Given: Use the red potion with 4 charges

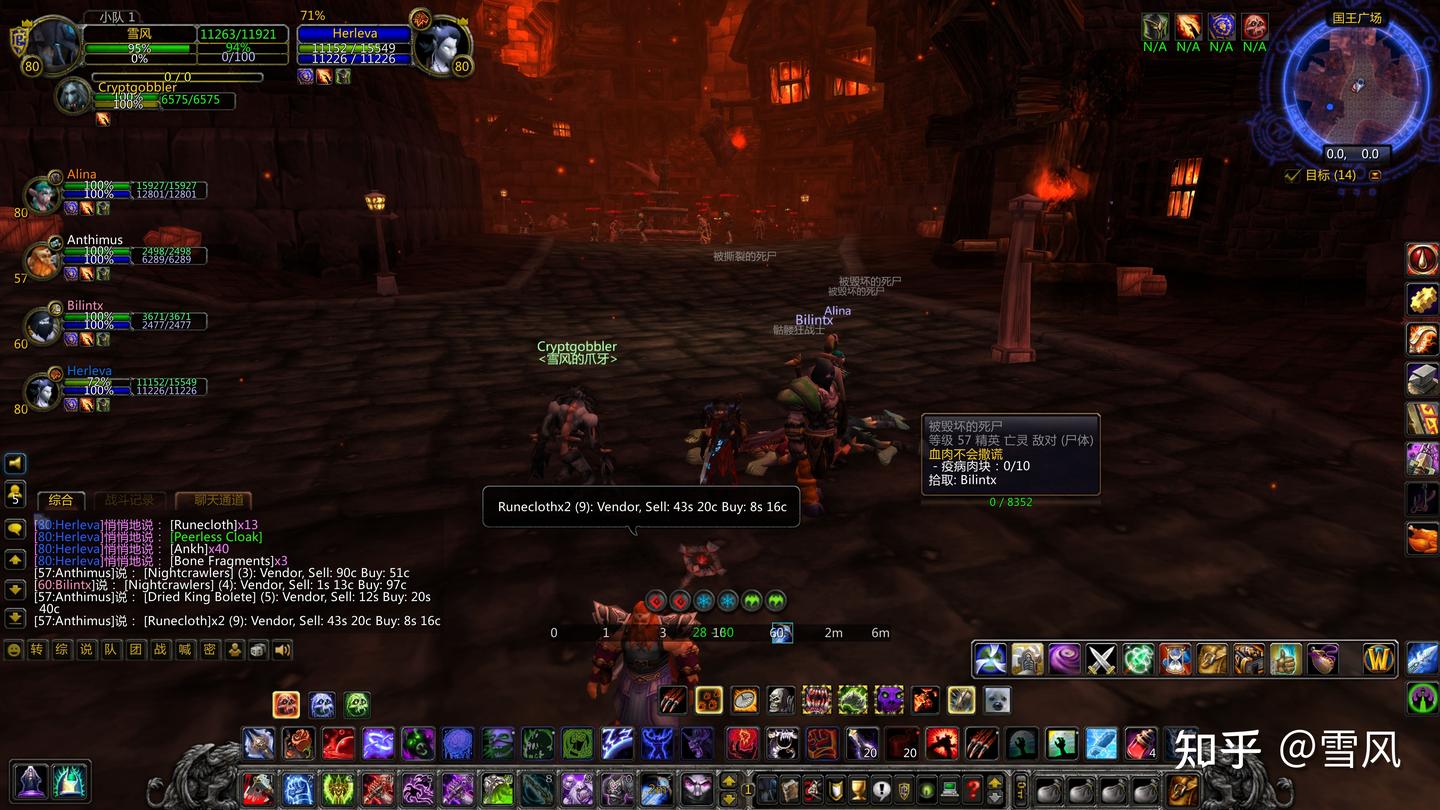Looking at the screenshot, I should coord(1139,743).
